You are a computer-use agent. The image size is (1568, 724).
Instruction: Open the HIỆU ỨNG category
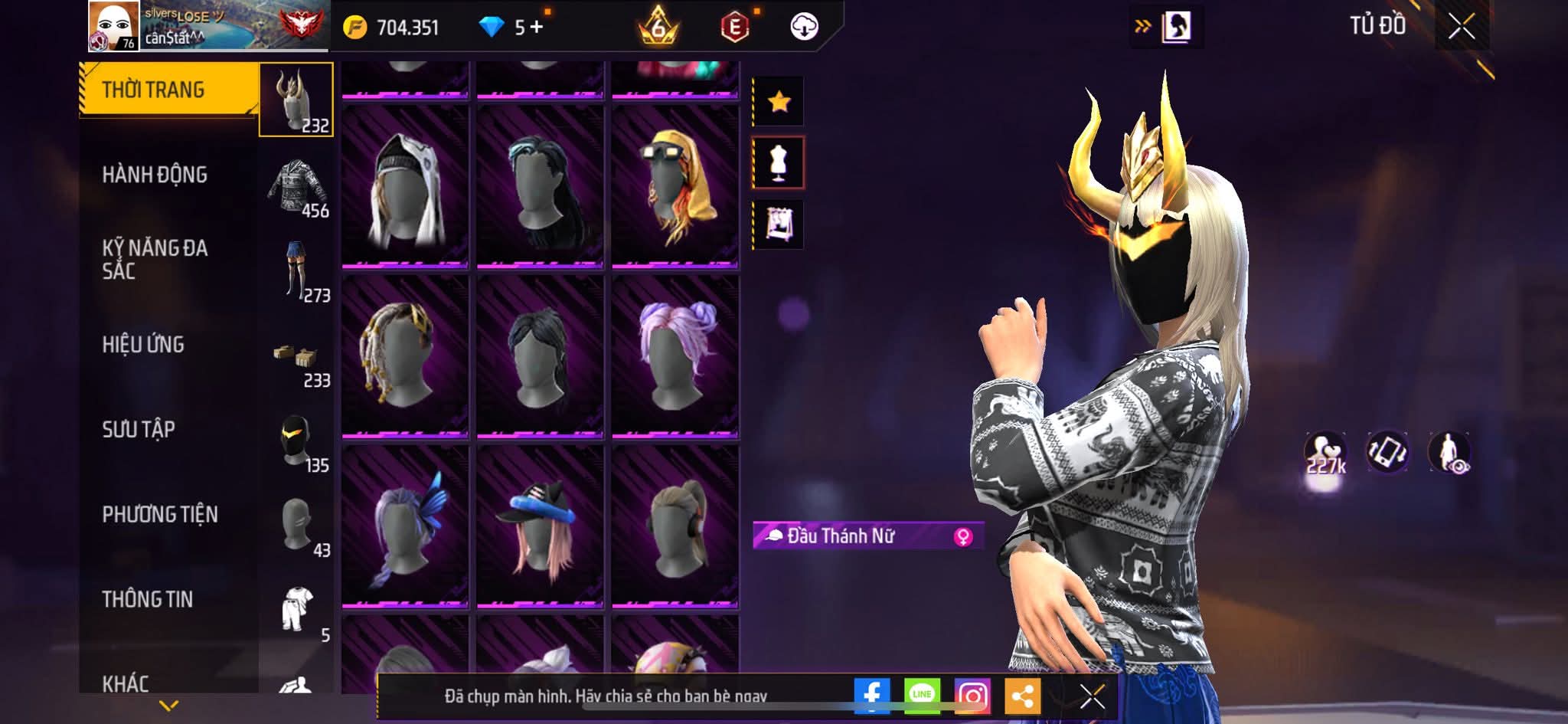point(143,345)
